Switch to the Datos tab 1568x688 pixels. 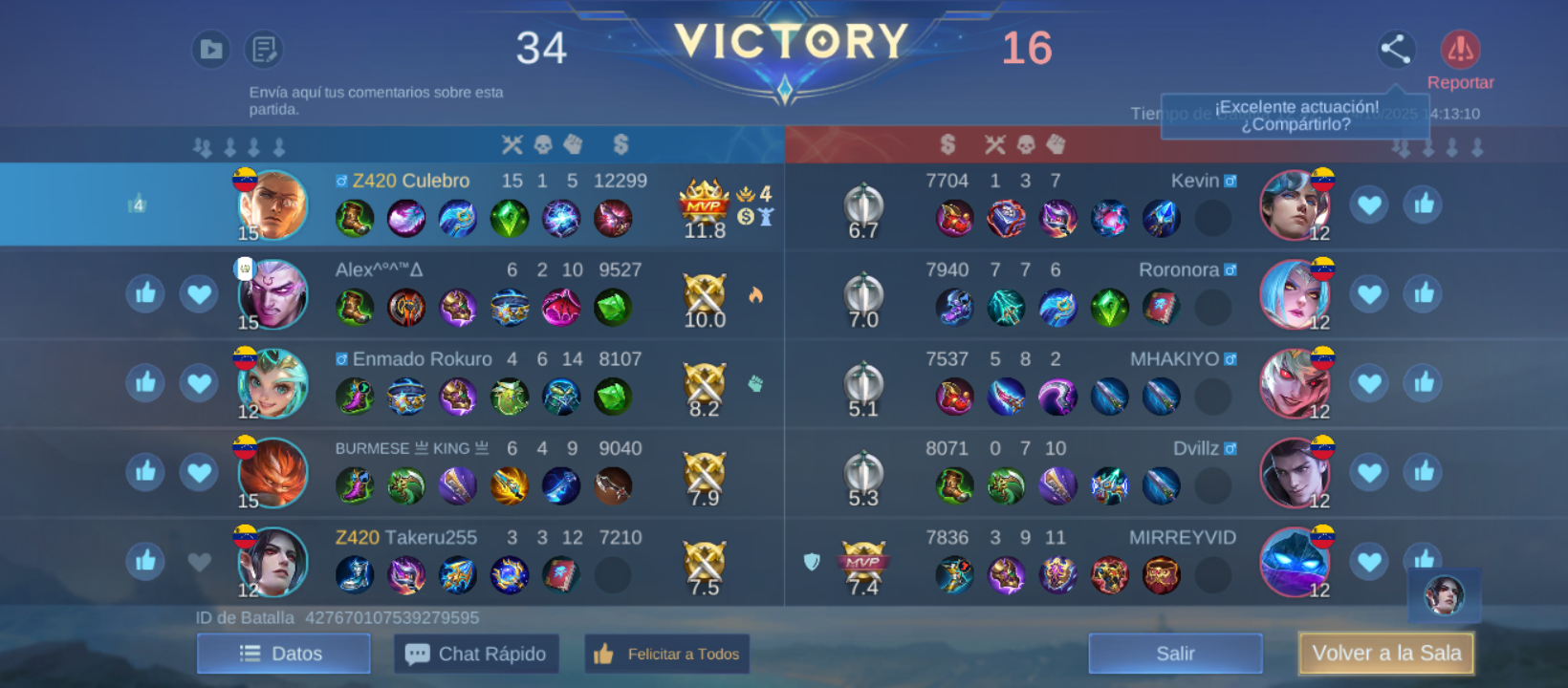tap(283, 654)
